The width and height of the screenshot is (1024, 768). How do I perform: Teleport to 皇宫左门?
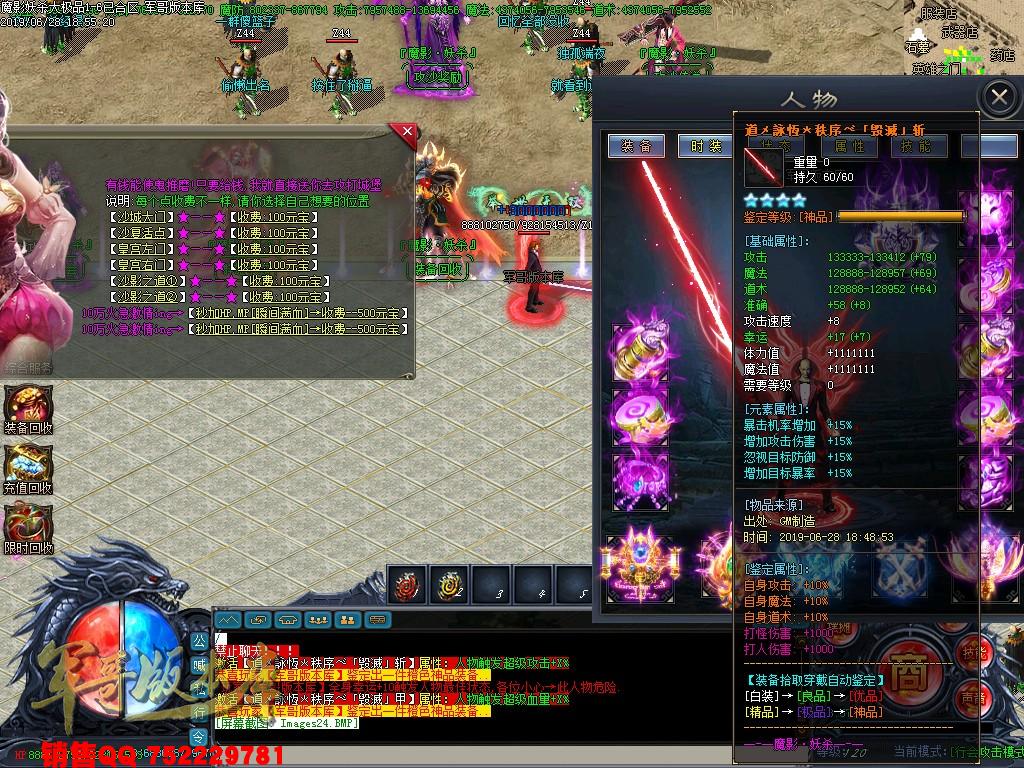[140, 249]
